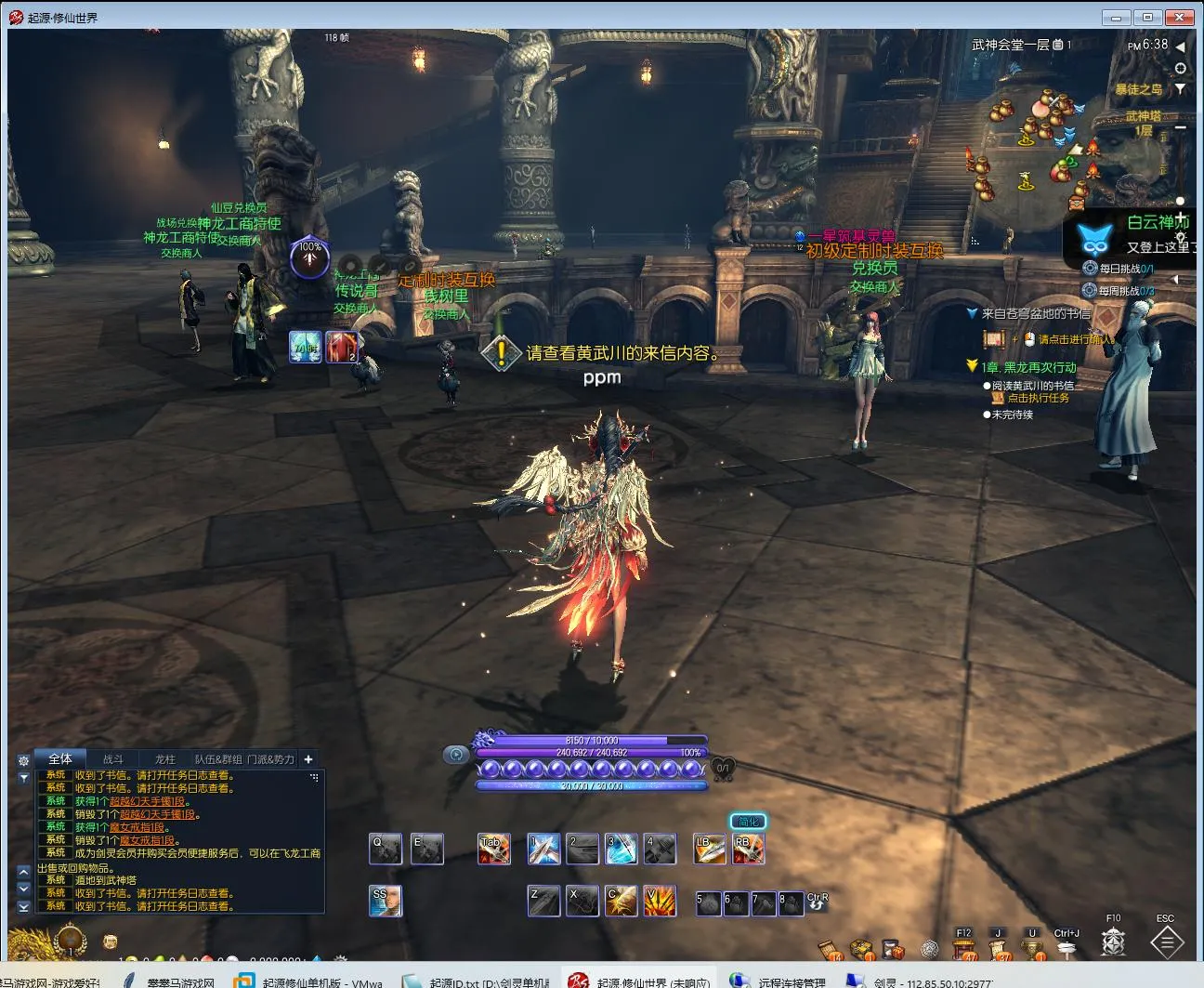Select the 队伍&群组 chat tab
Image resolution: width=1204 pixels, height=988 pixels.
[x=217, y=759]
